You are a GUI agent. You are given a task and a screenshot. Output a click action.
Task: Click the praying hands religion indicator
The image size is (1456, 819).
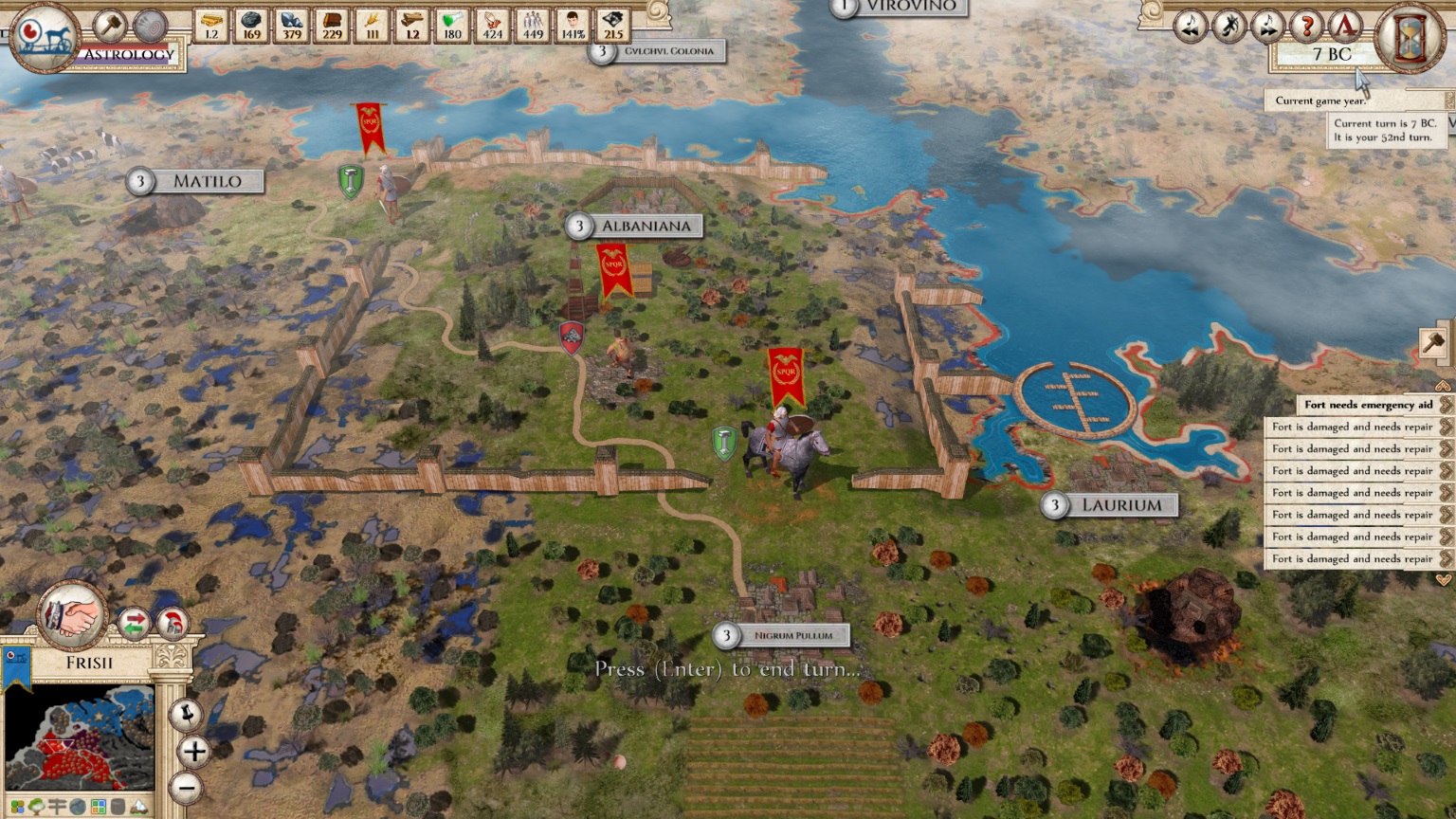[494, 26]
